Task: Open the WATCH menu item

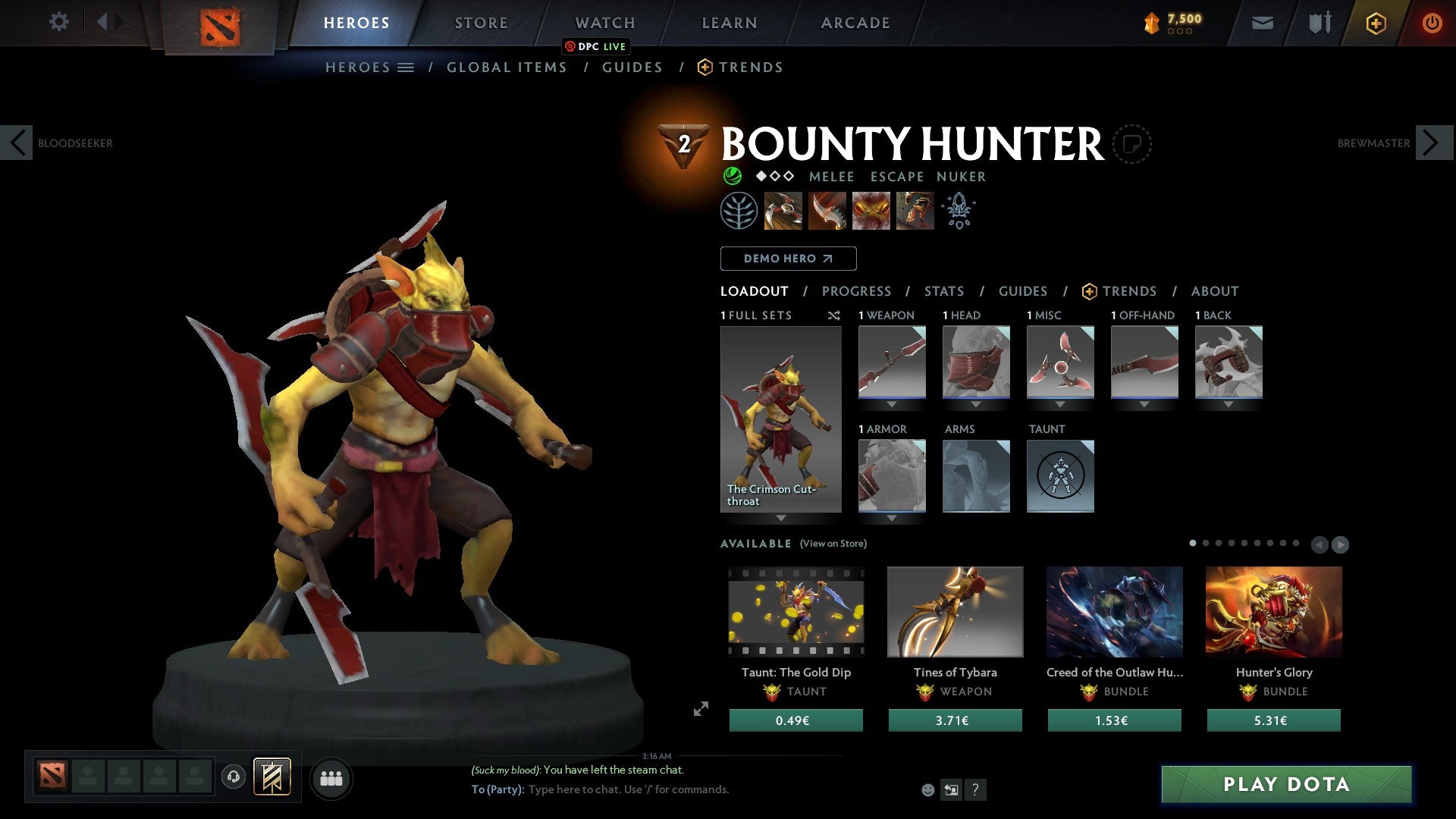Action: [x=604, y=22]
